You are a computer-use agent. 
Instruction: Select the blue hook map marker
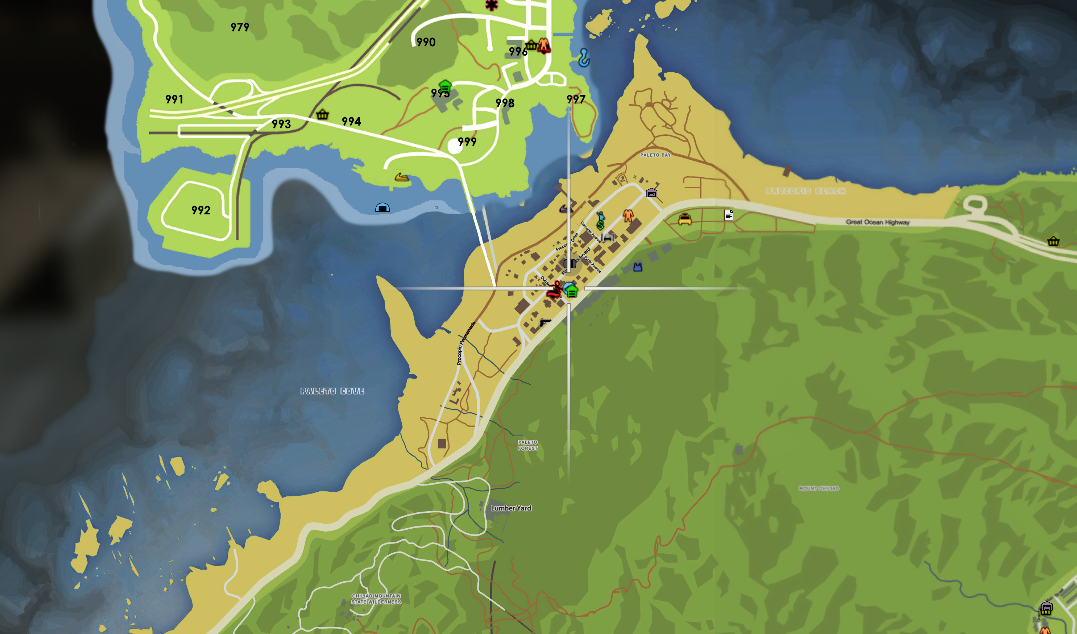tap(582, 59)
